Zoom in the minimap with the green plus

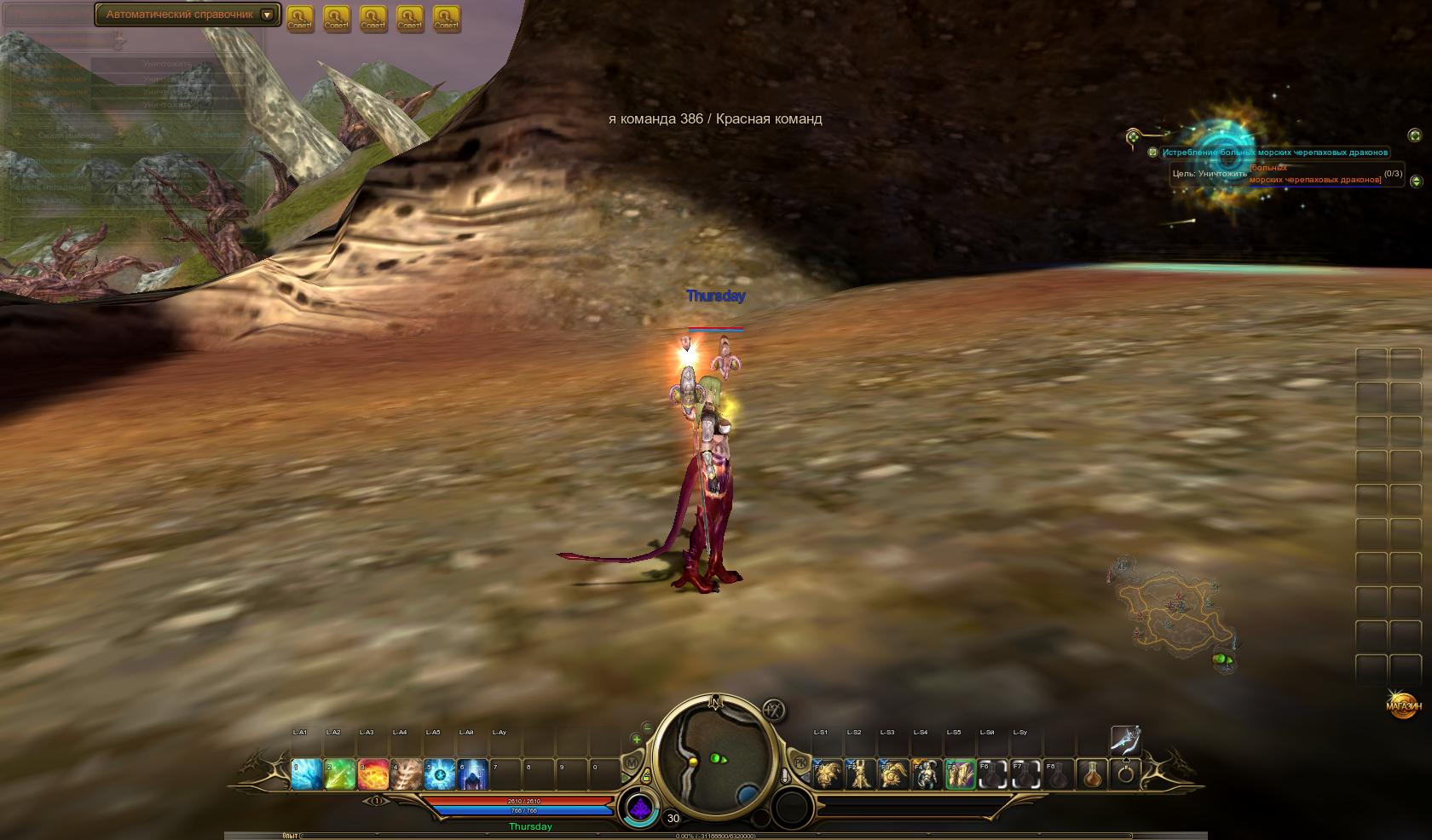pyautogui.click(x=636, y=739)
